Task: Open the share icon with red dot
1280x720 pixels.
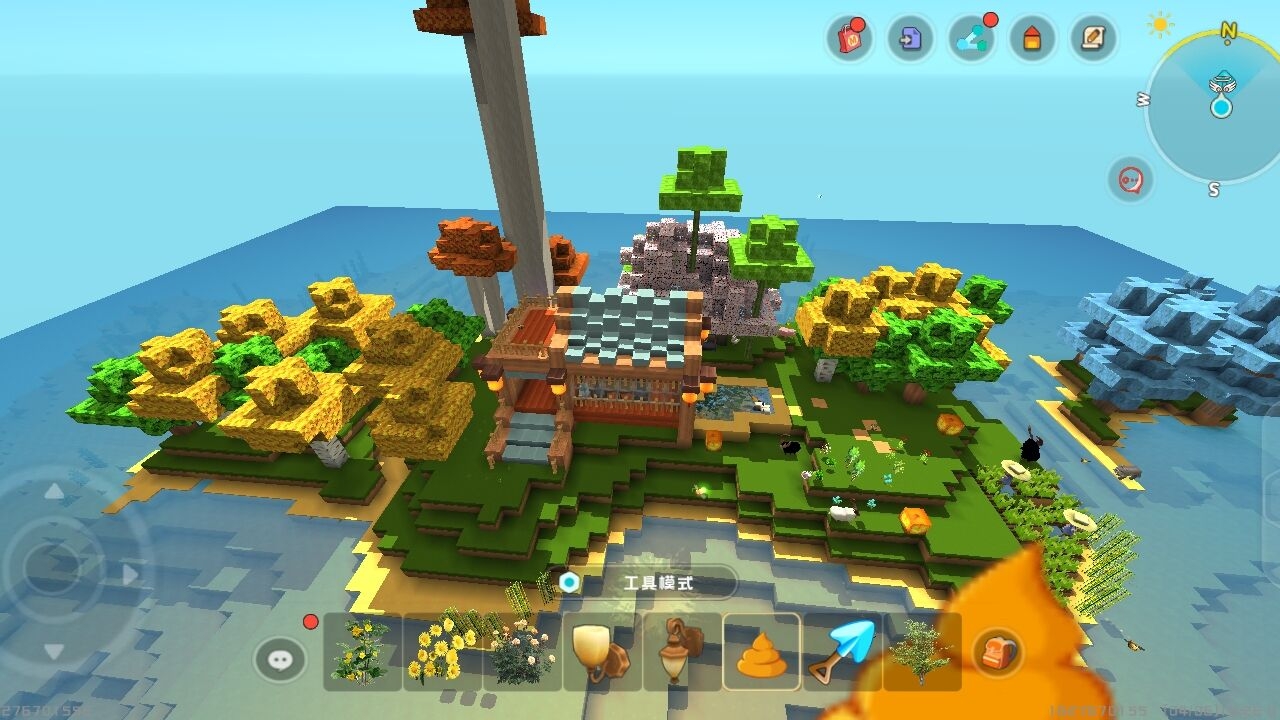Action: coord(971,39)
